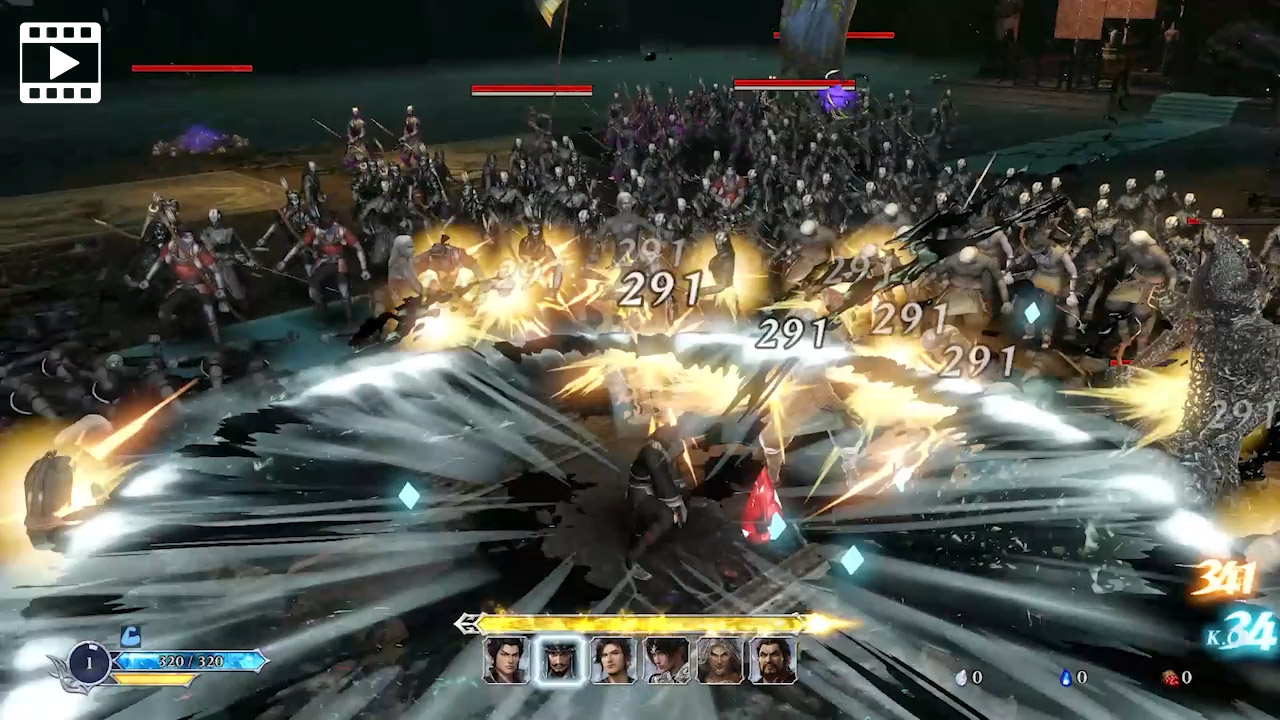Select the highlighted mustached hero with headband
This screenshot has height=720, width=1280.
click(x=559, y=661)
